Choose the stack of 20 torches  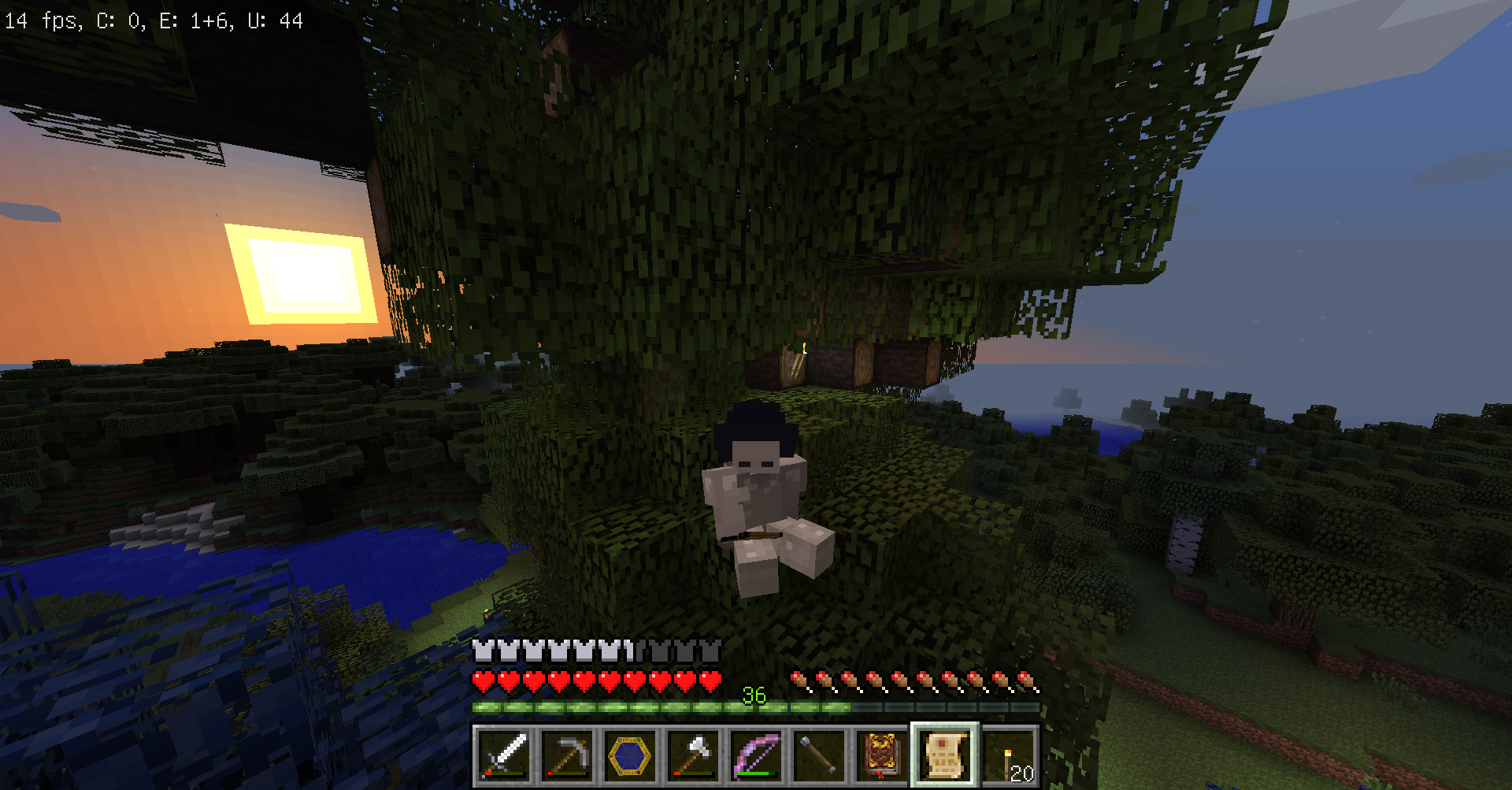(1008, 755)
